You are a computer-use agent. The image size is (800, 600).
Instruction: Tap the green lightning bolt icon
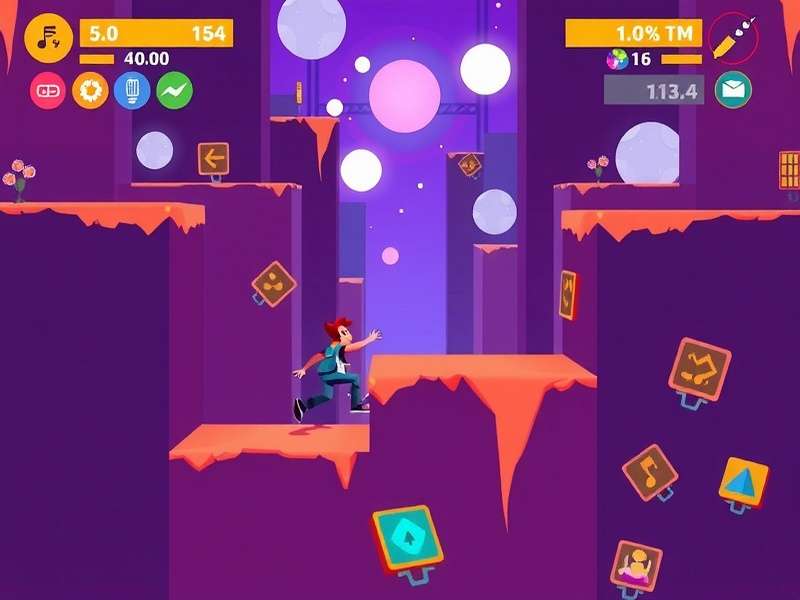click(174, 91)
